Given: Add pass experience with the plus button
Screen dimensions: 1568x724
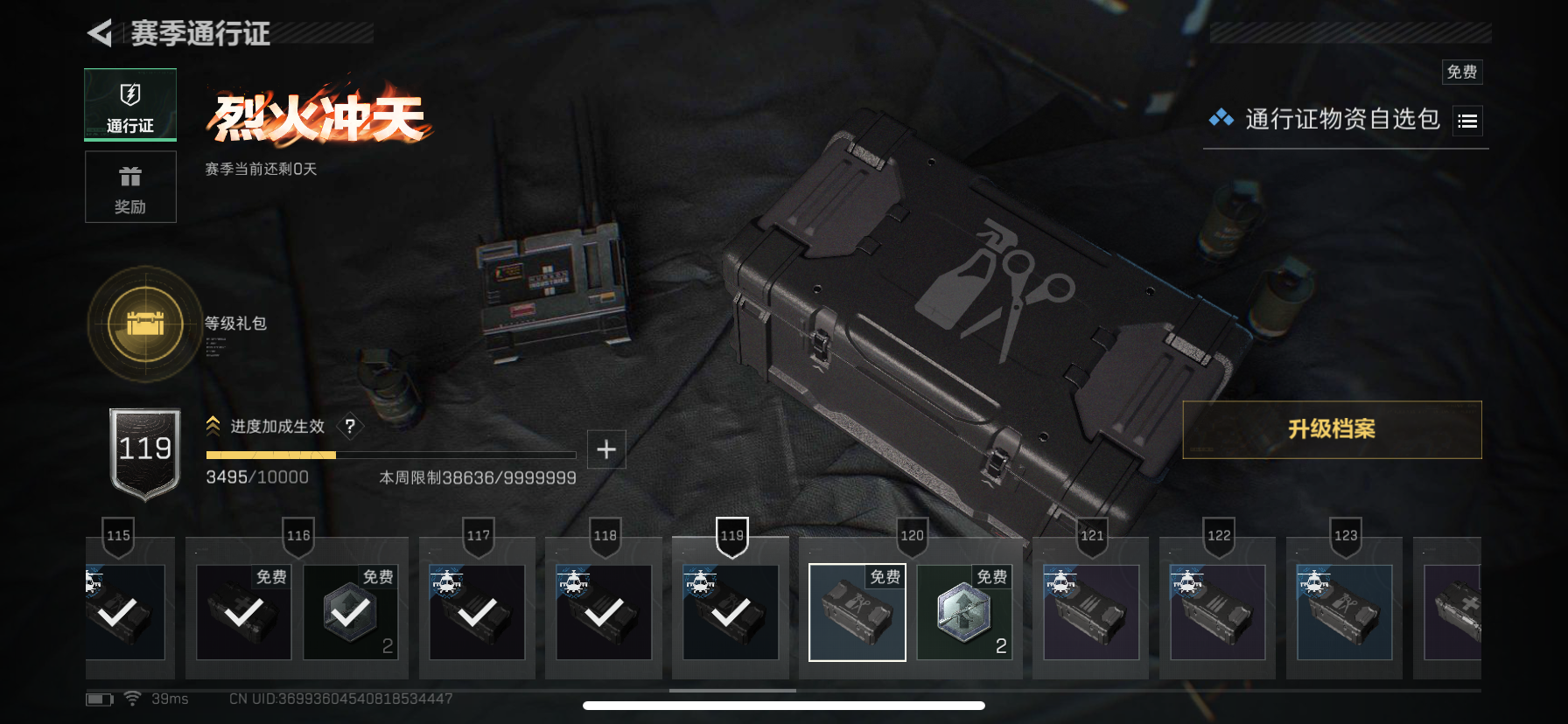Looking at the screenshot, I should [606, 449].
